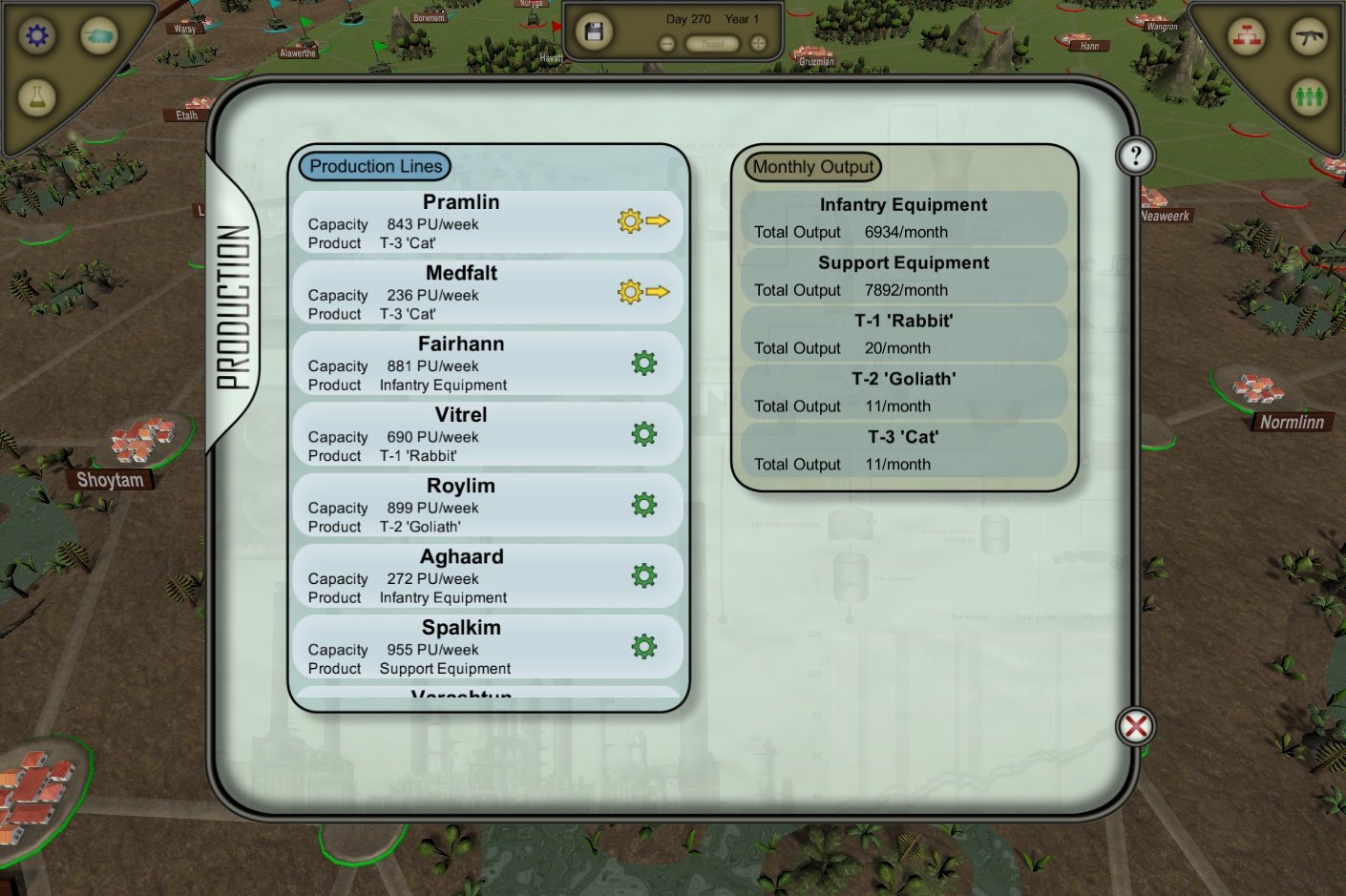Screen dimensions: 1346x896
Task: Open the organization chart panel top-right
Action: pyautogui.click(x=1247, y=38)
